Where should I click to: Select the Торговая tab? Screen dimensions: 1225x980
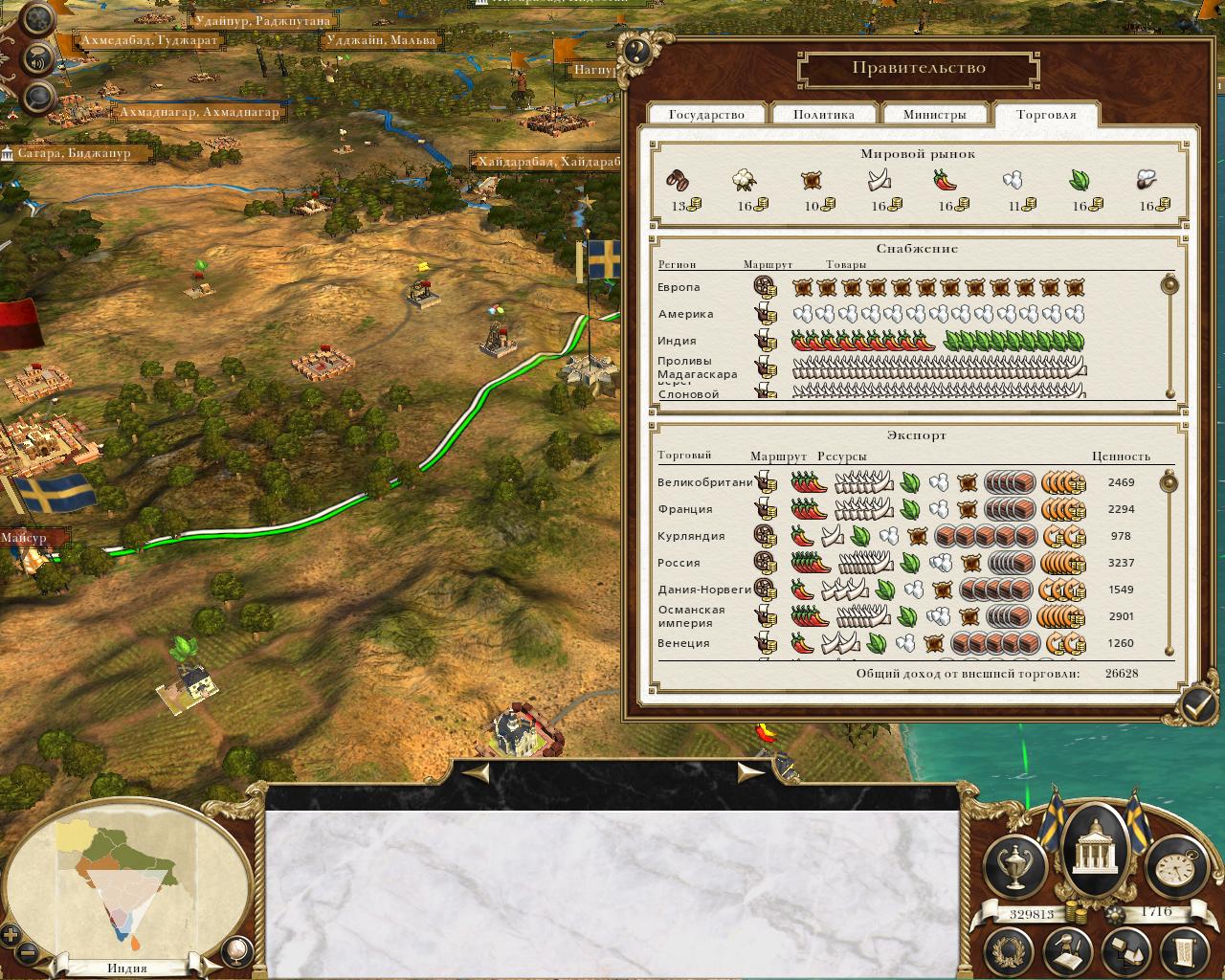click(x=1046, y=114)
